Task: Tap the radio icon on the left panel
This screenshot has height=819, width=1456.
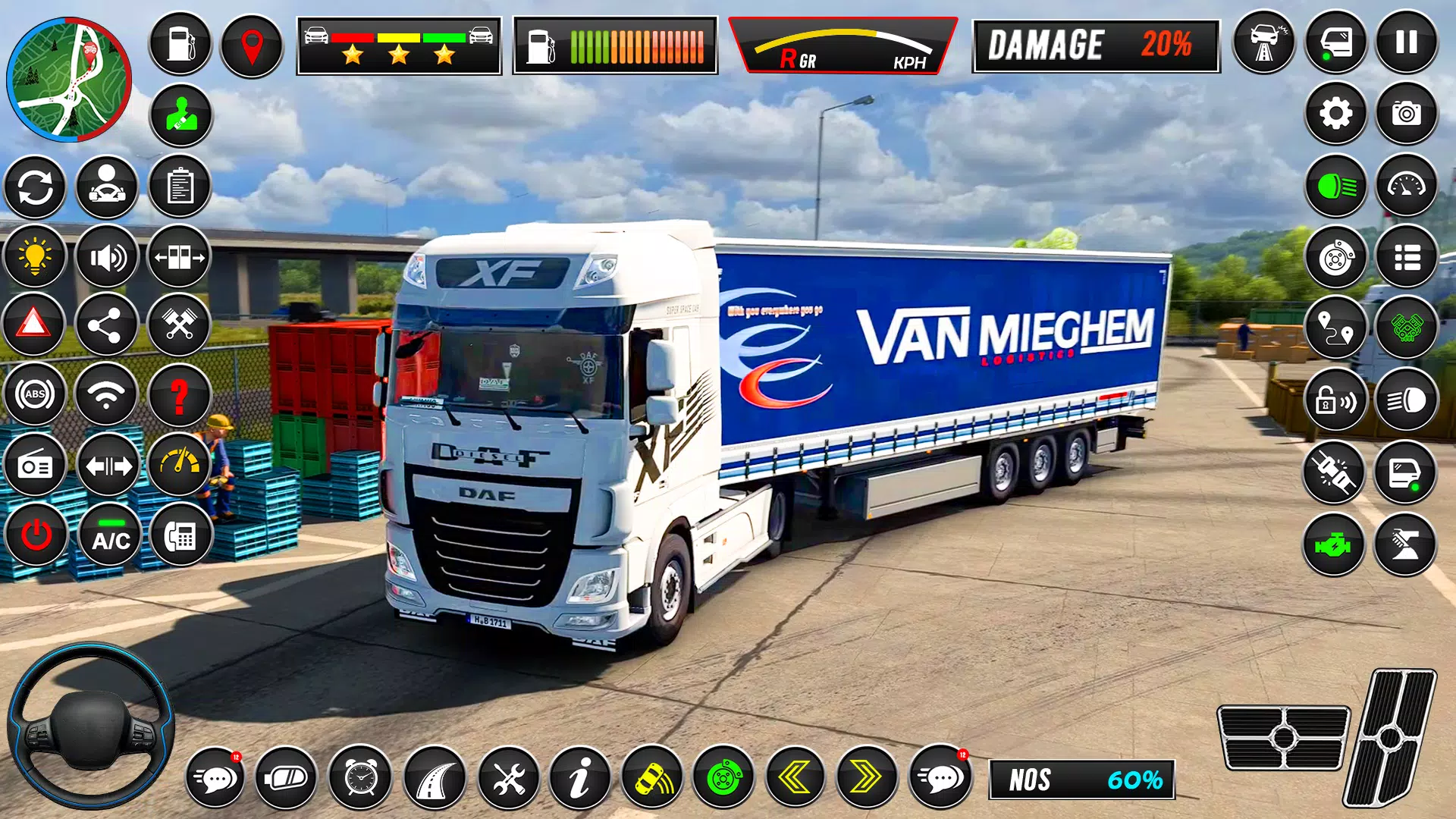Action: point(35,467)
